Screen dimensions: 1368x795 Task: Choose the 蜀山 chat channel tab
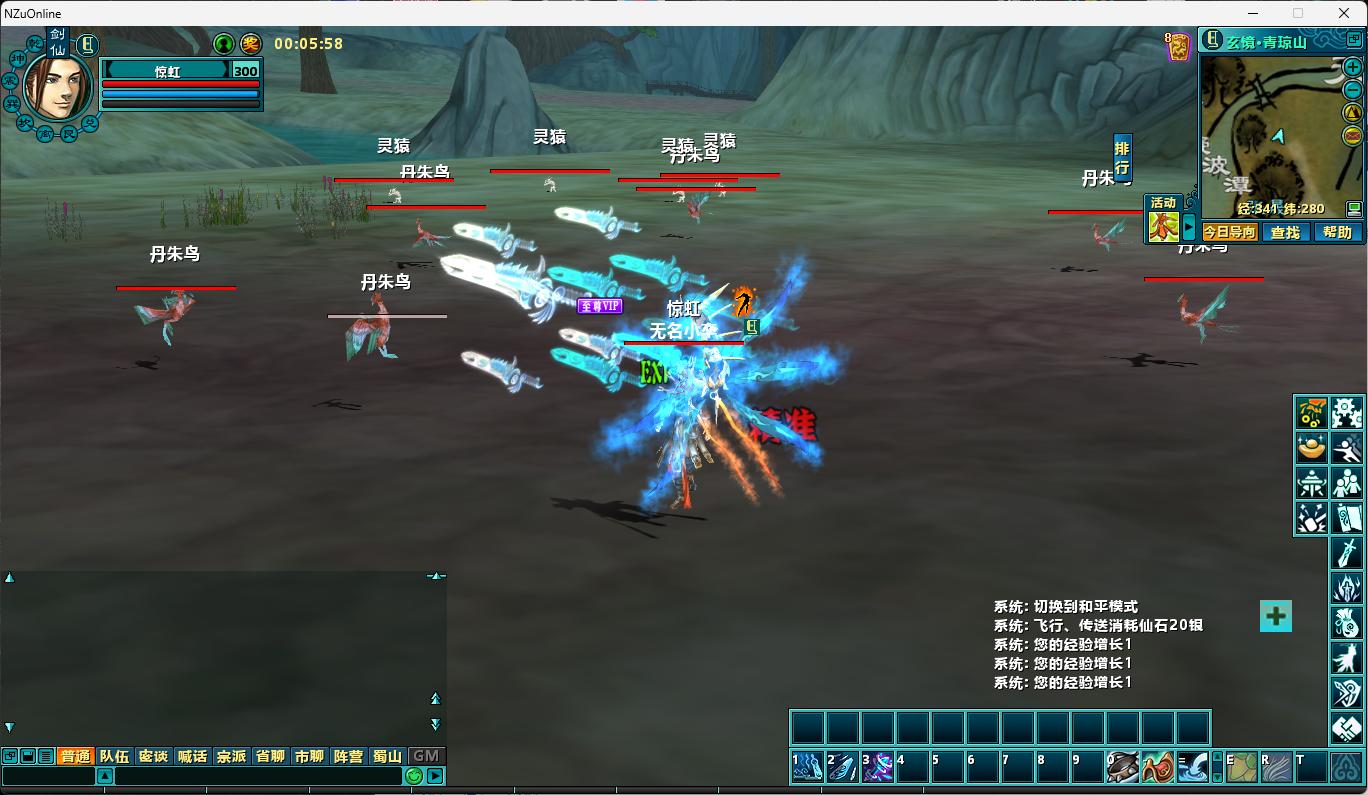click(387, 756)
